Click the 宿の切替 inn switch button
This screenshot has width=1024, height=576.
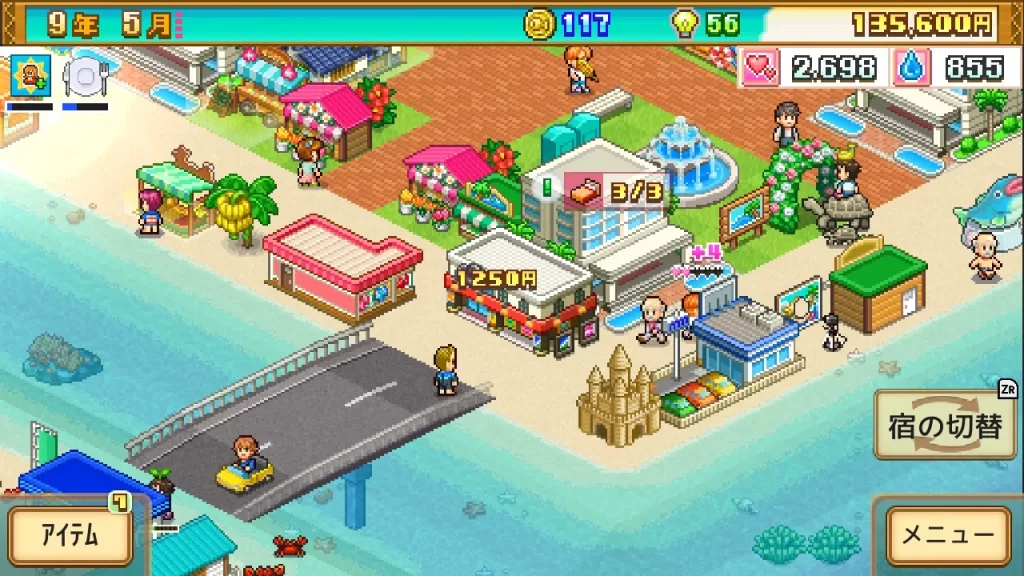click(945, 426)
